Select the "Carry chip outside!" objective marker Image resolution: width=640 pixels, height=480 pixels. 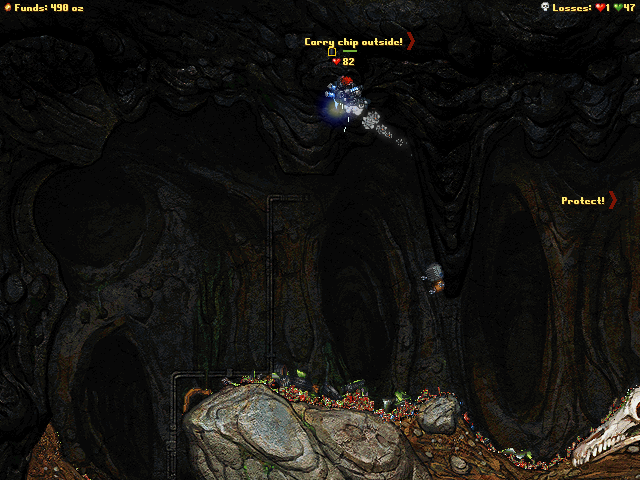click(x=358, y=41)
